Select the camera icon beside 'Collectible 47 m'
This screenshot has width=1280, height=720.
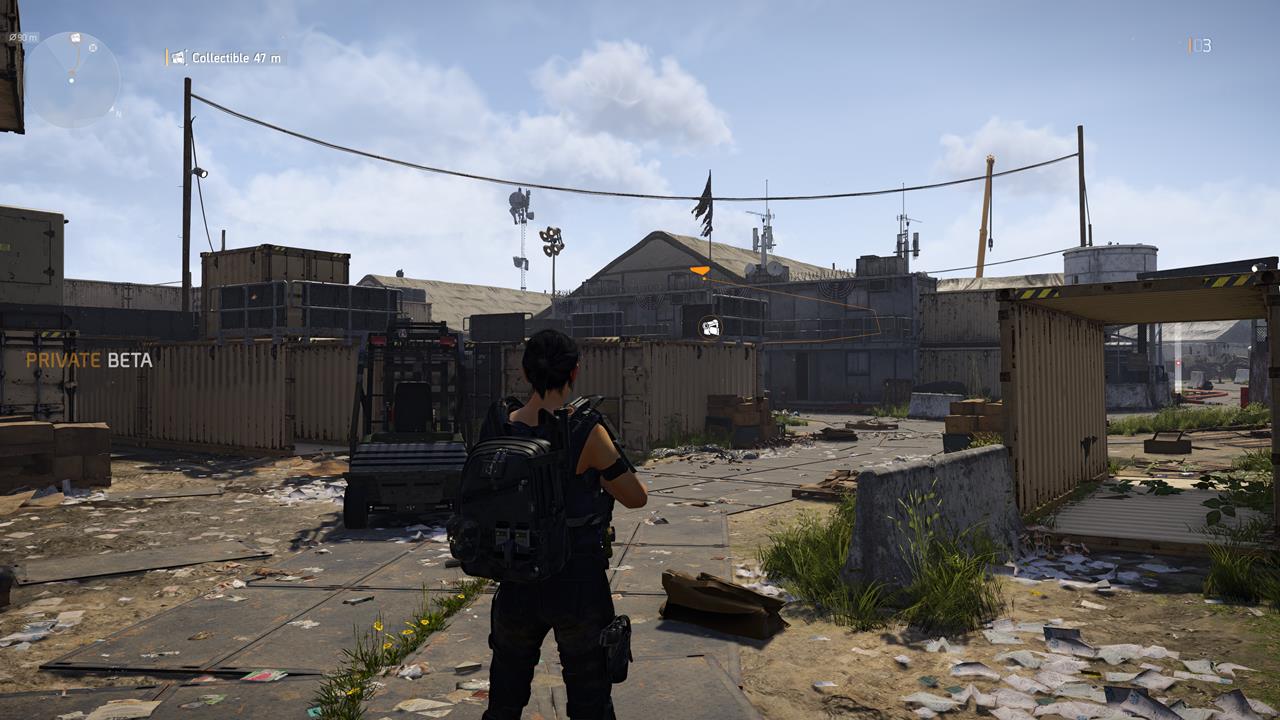(x=178, y=57)
